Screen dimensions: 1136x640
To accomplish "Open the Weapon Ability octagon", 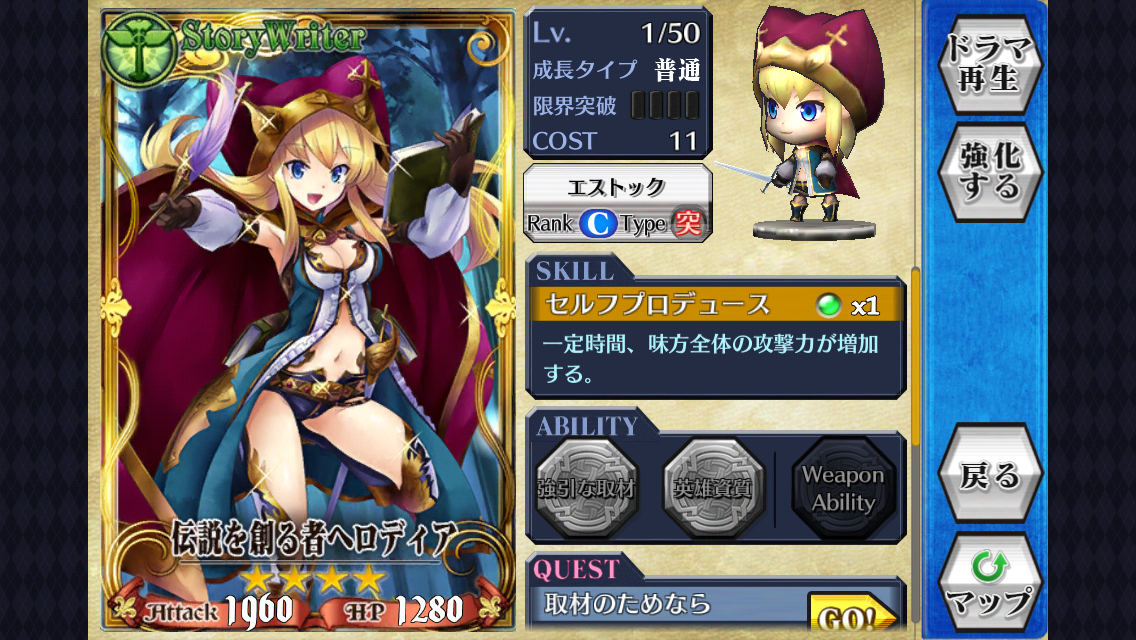I will point(843,489).
